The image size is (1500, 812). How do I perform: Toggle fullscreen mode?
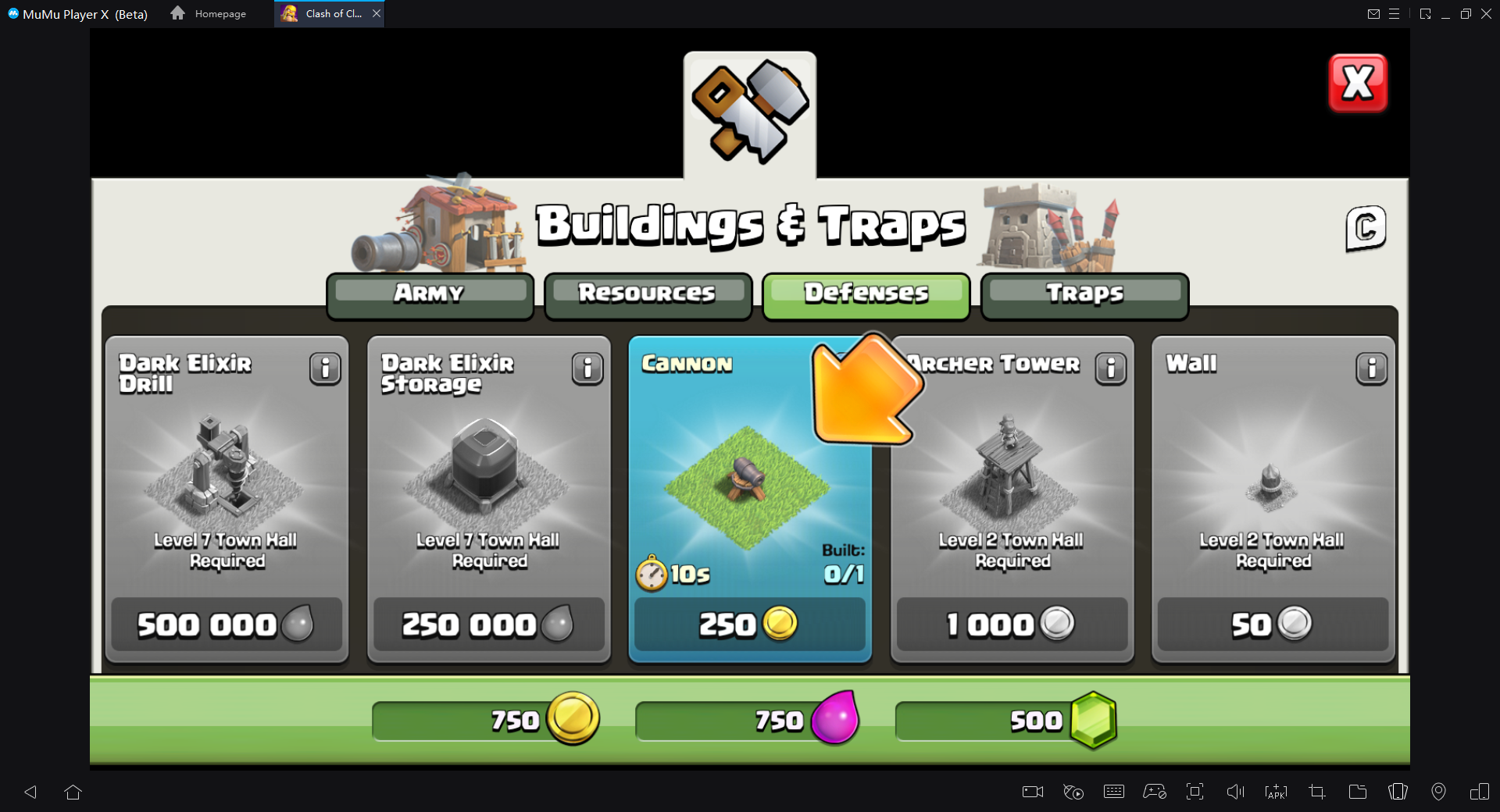coord(1195,792)
